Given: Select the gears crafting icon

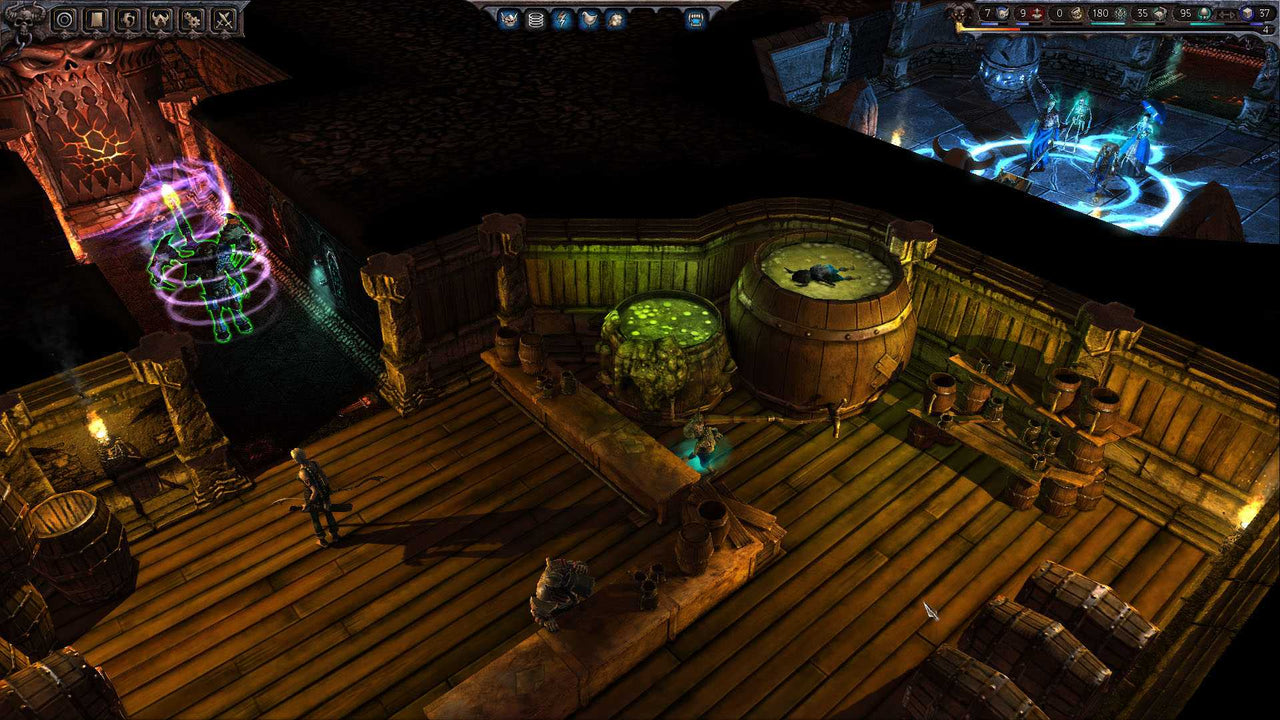Looking at the screenshot, I should coord(193,19).
